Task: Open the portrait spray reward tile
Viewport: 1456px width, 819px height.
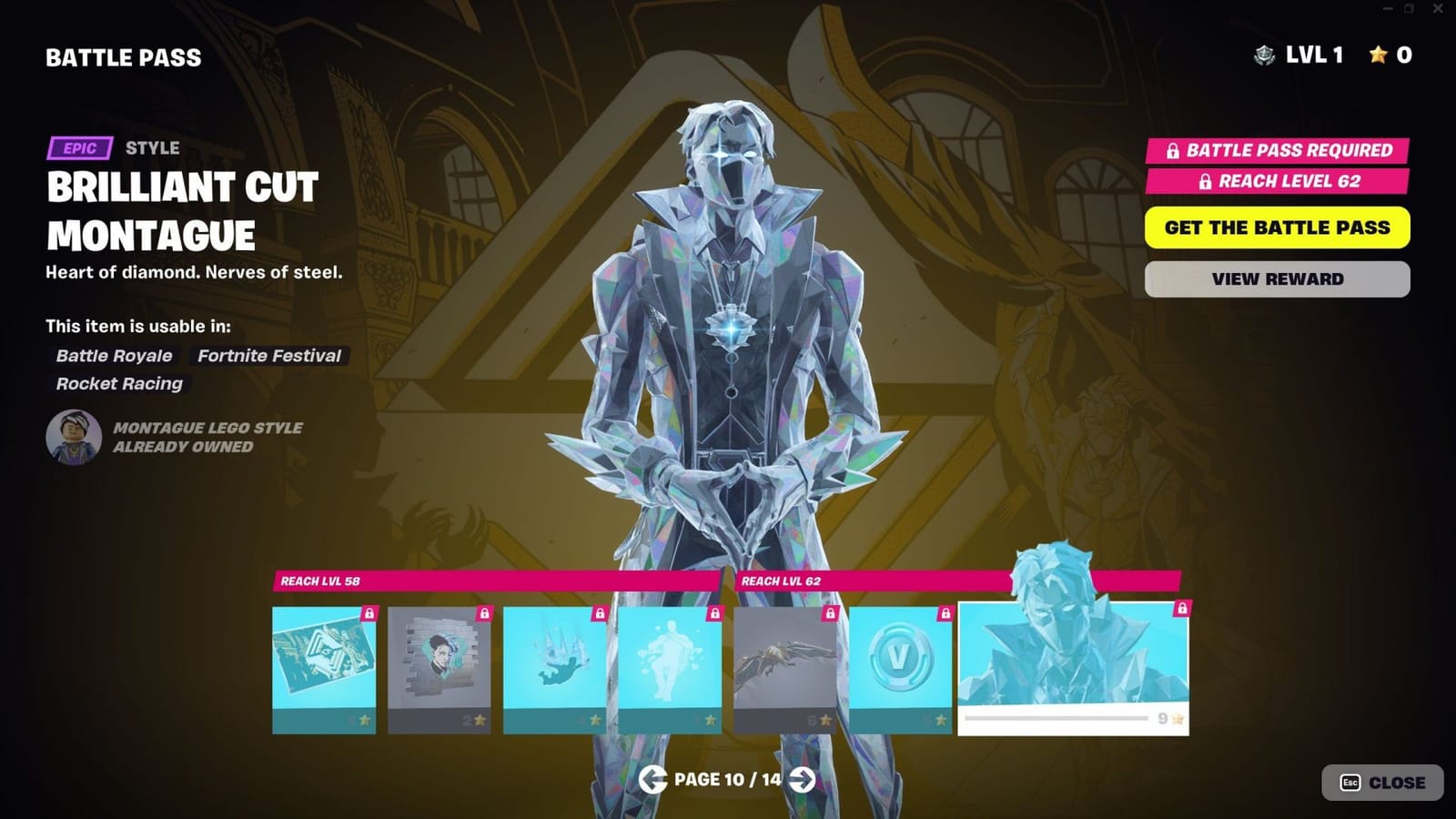Action: point(439,664)
